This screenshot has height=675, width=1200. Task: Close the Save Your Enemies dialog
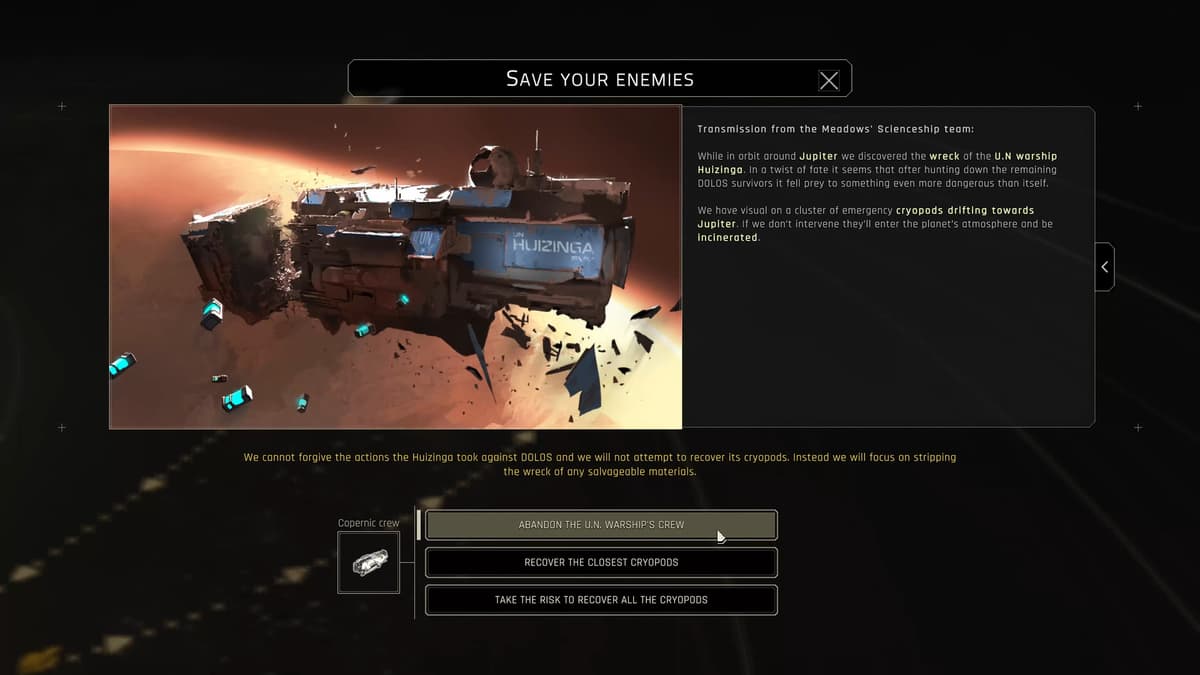[829, 80]
